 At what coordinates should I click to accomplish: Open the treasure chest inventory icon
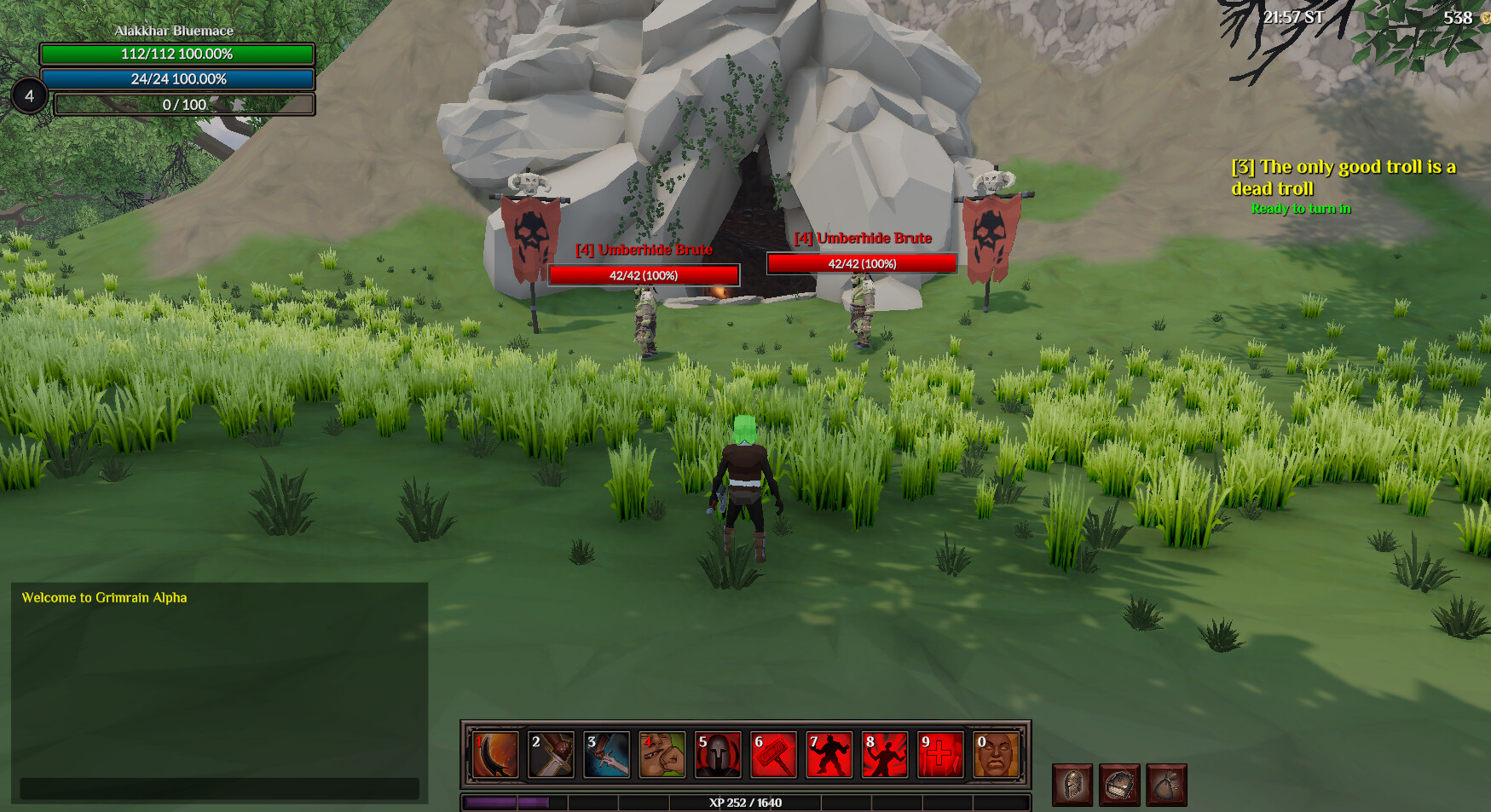1121,784
